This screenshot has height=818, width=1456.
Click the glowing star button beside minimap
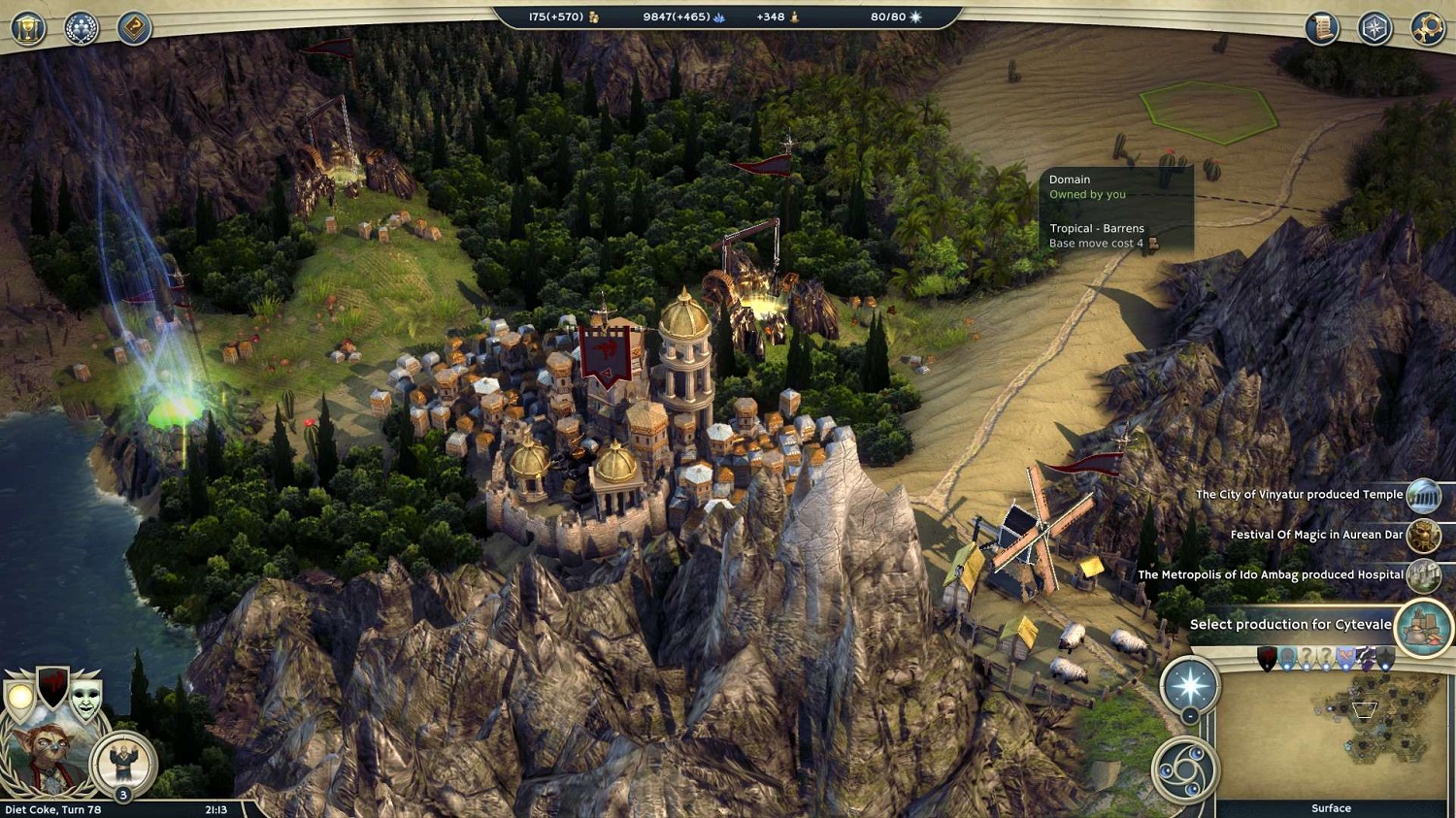point(1190,685)
